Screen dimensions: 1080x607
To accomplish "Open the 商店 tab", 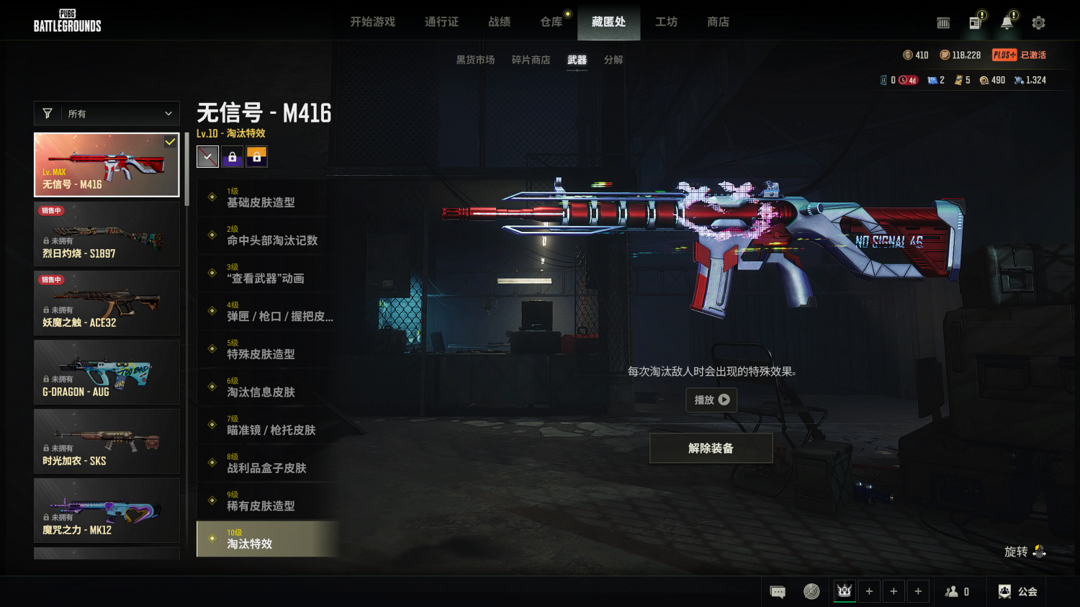I will pos(718,22).
